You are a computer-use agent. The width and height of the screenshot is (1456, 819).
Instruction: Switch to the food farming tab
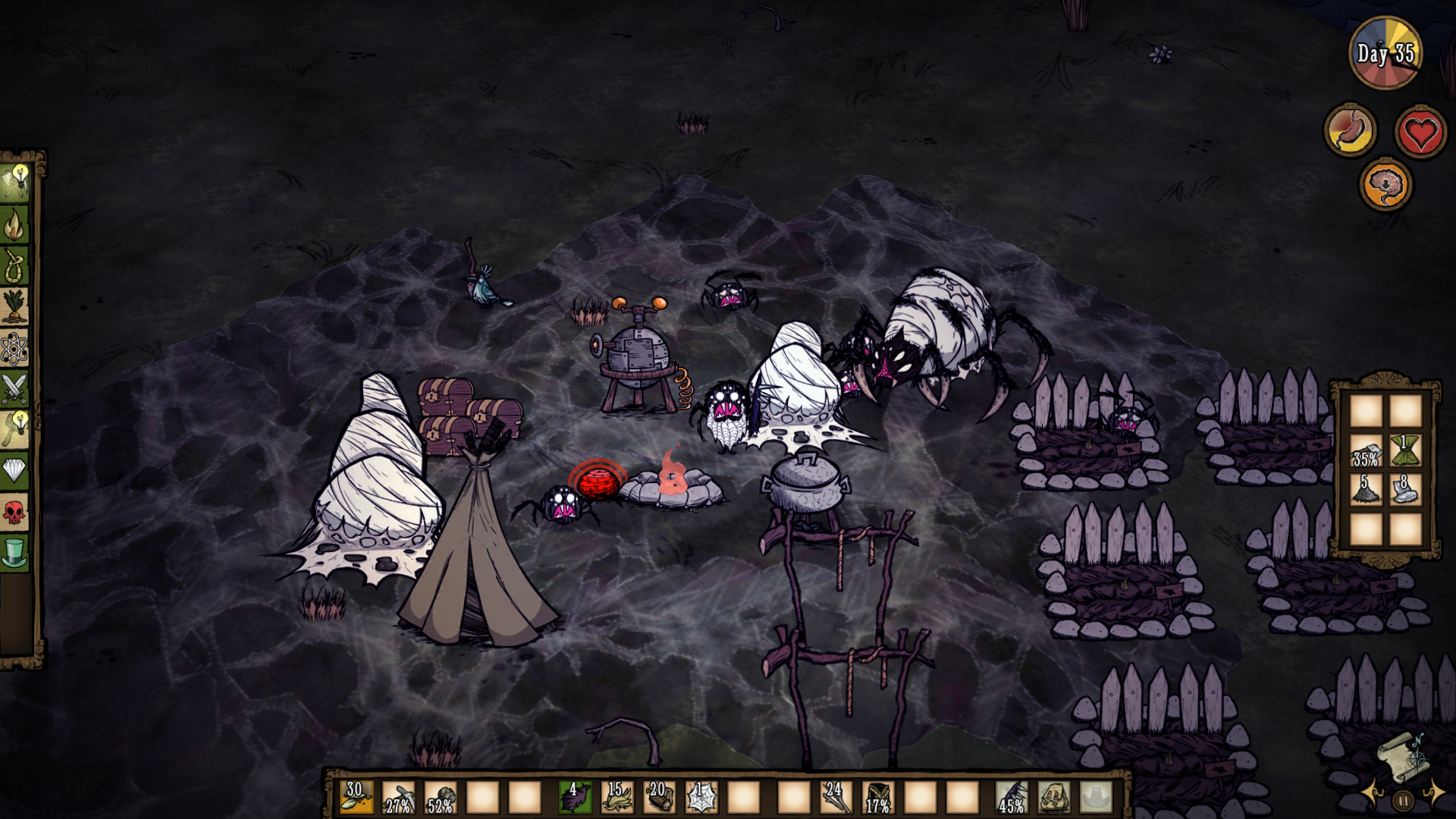15,306
